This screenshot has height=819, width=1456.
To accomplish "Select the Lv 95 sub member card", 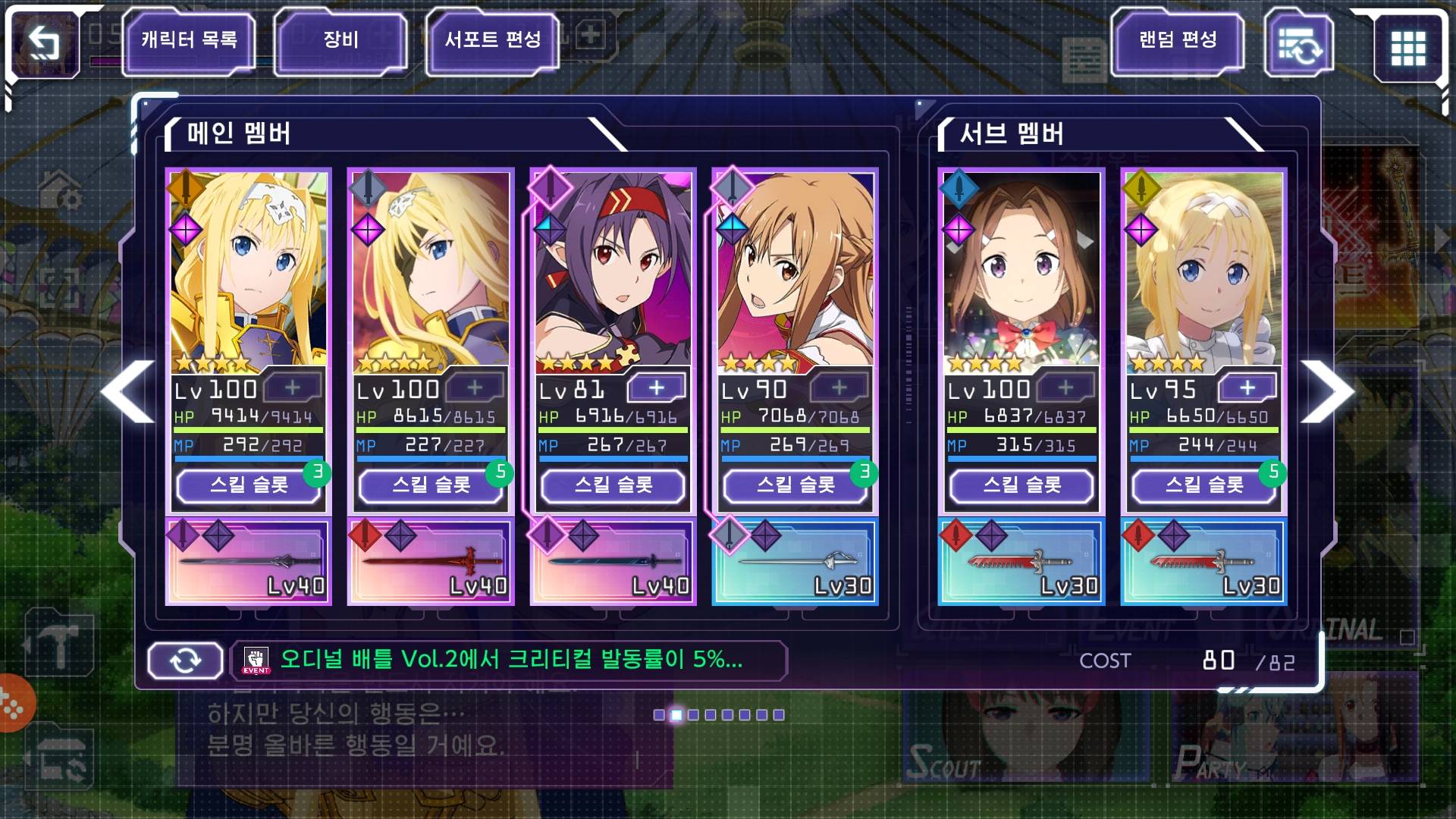I will coord(1203,273).
